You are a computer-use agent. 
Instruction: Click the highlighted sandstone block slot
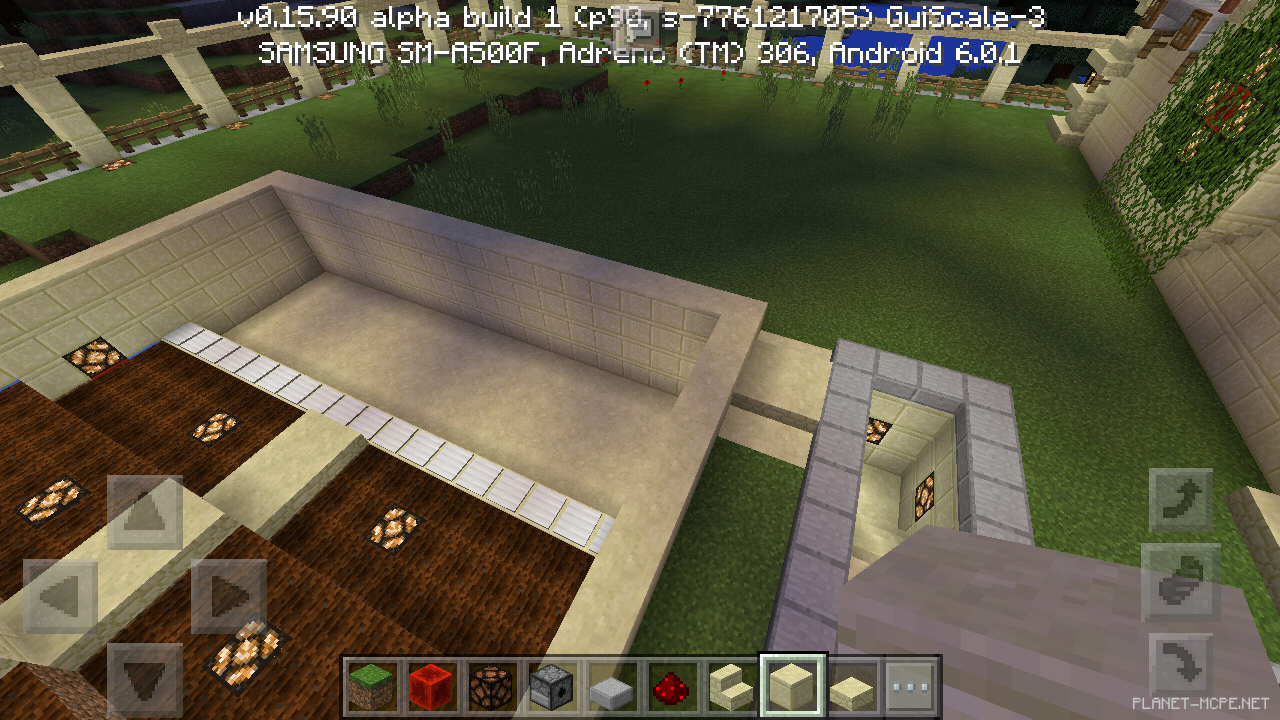(x=792, y=686)
